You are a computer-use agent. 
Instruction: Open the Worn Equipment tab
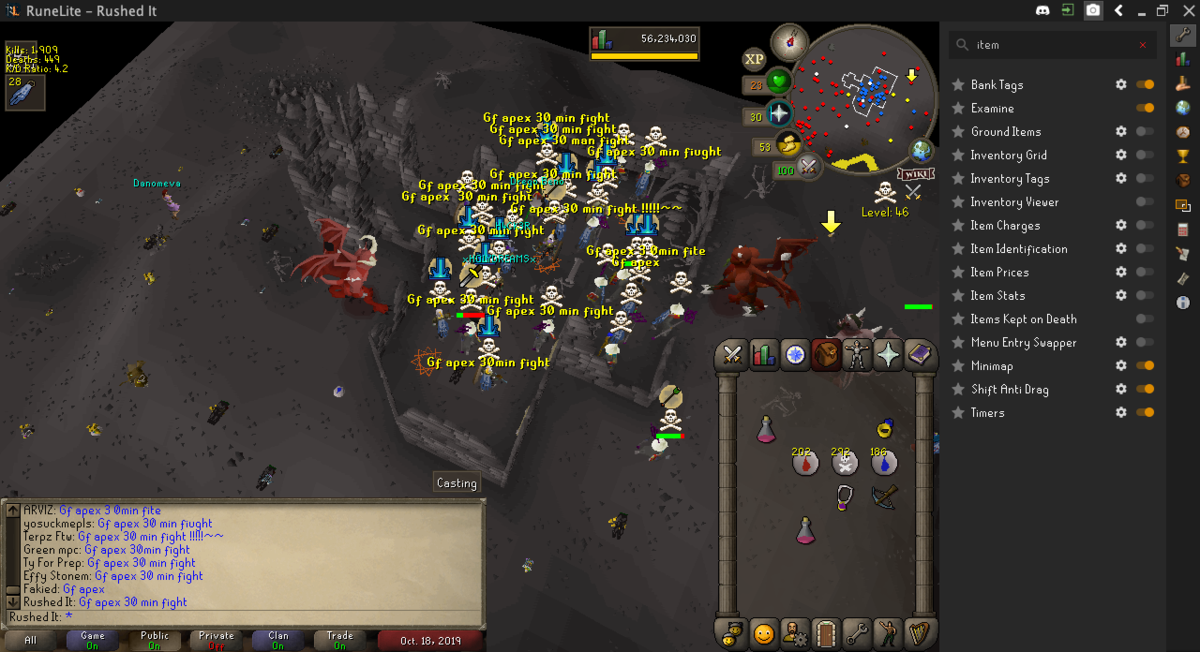[857, 355]
